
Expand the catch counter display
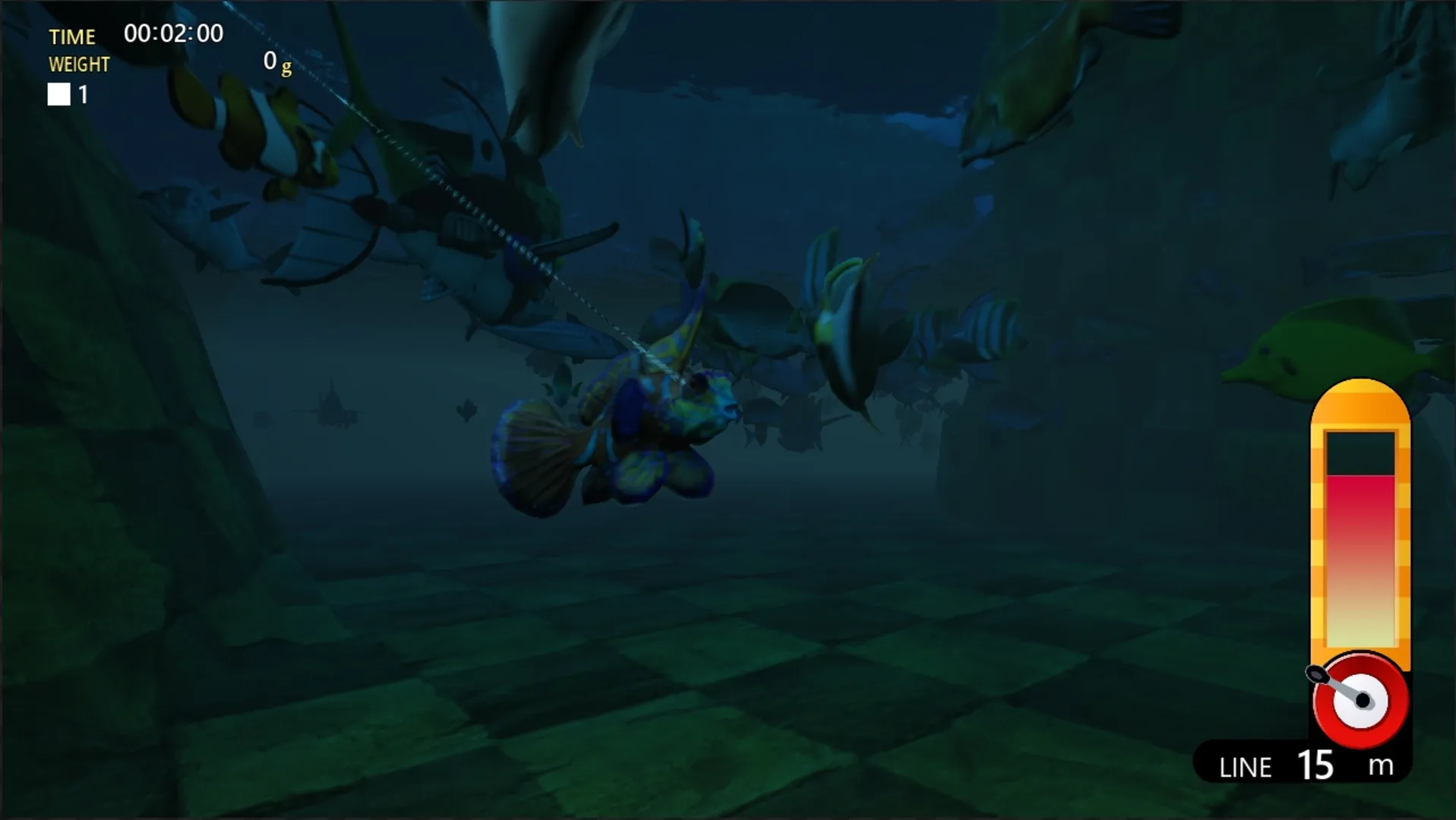tap(68, 94)
